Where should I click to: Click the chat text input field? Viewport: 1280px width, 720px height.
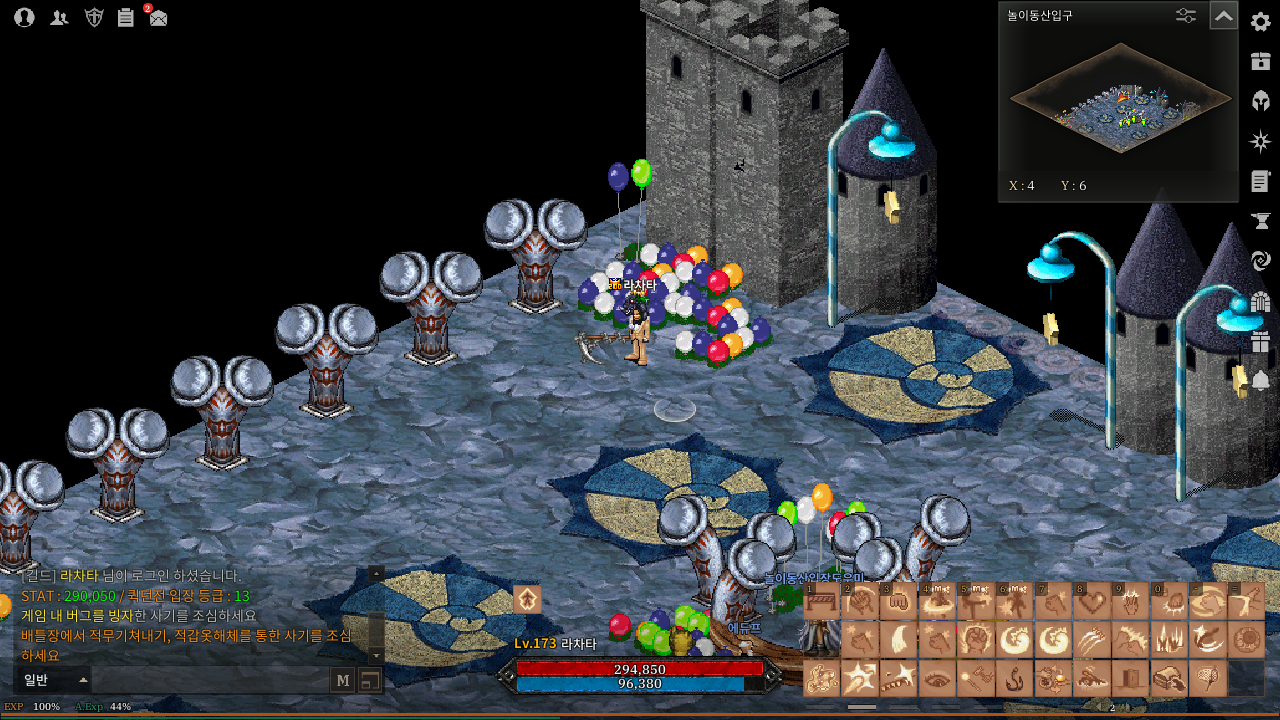point(210,681)
